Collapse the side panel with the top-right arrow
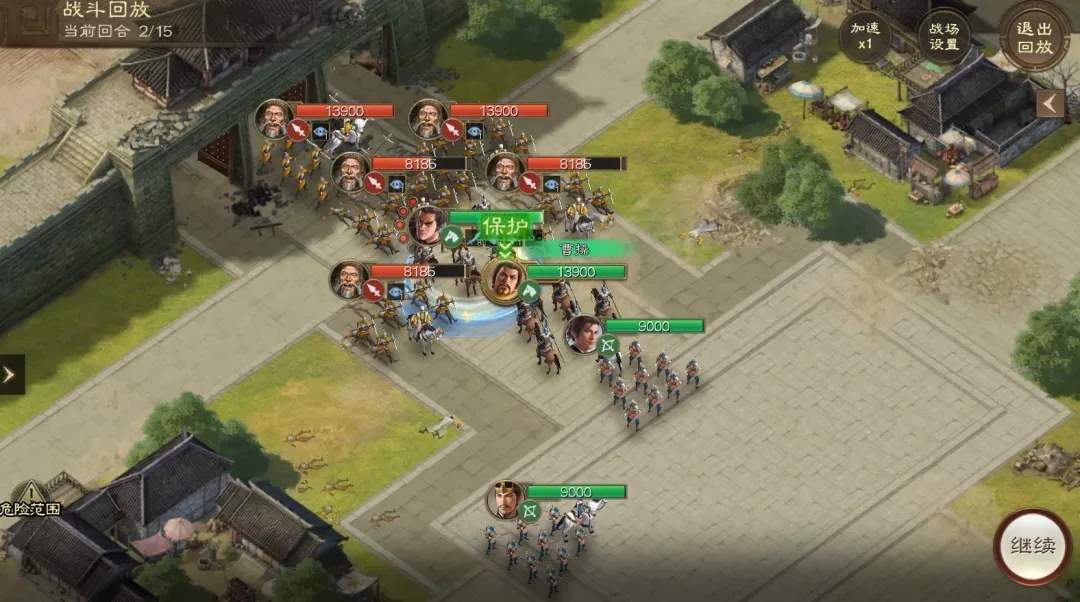The height and width of the screenshot is (602, 1080). 1049,104
